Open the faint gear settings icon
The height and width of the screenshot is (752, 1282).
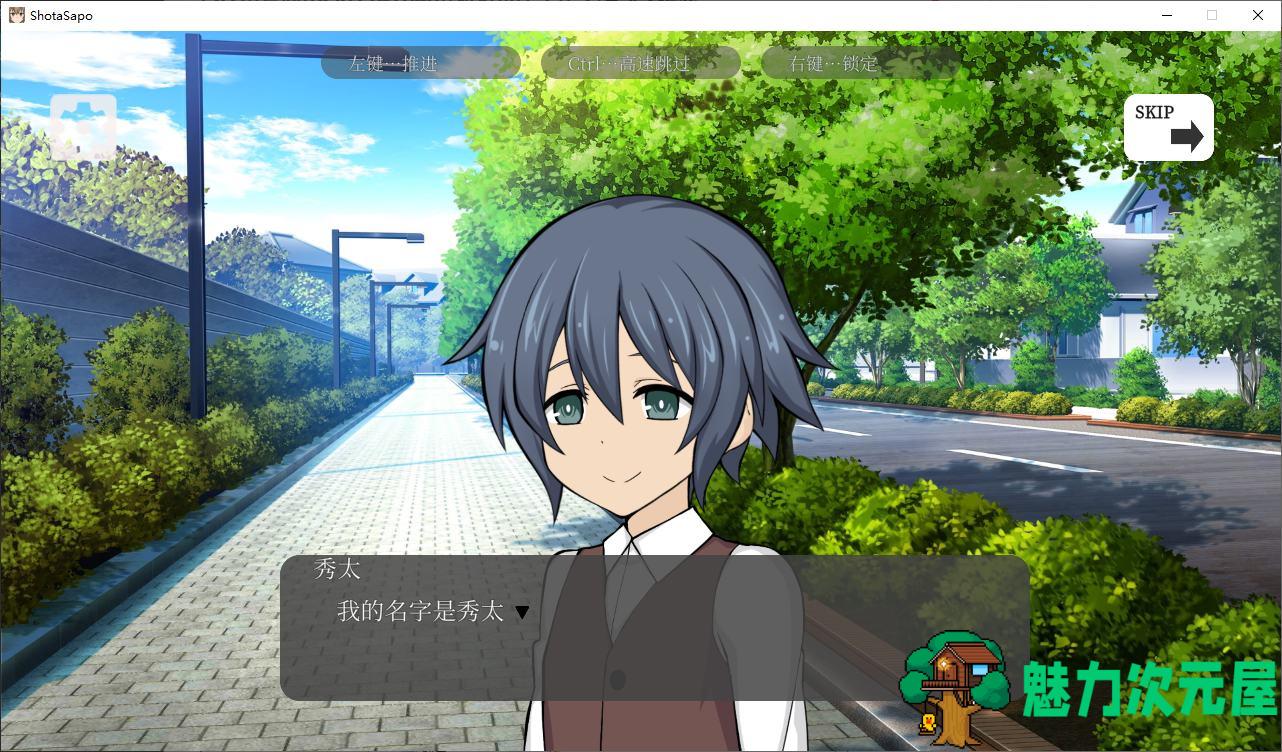pos(83,127)
